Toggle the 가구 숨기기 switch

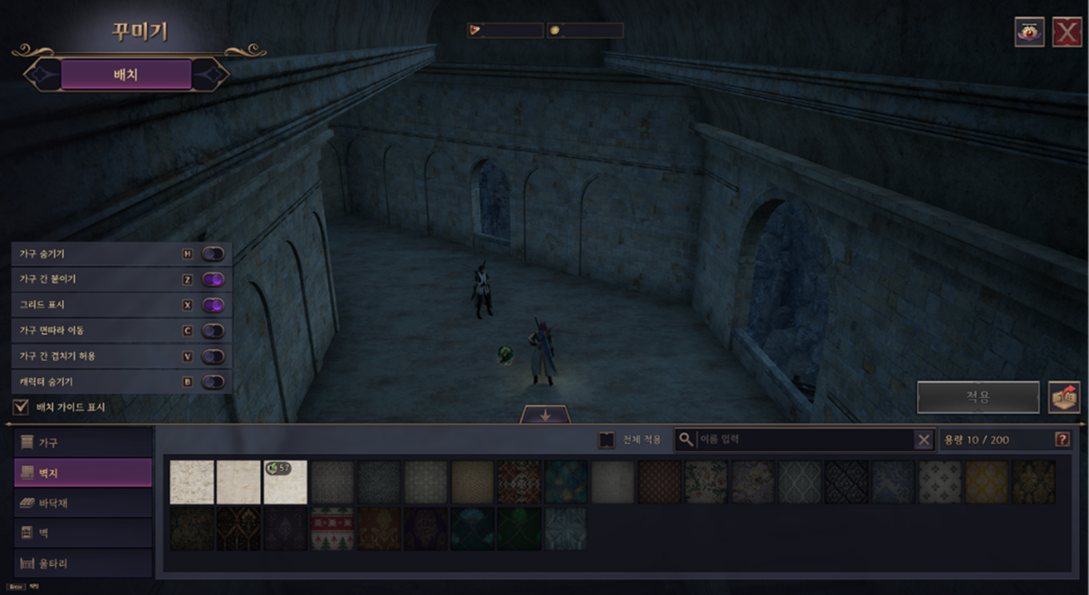pos(213,254)
